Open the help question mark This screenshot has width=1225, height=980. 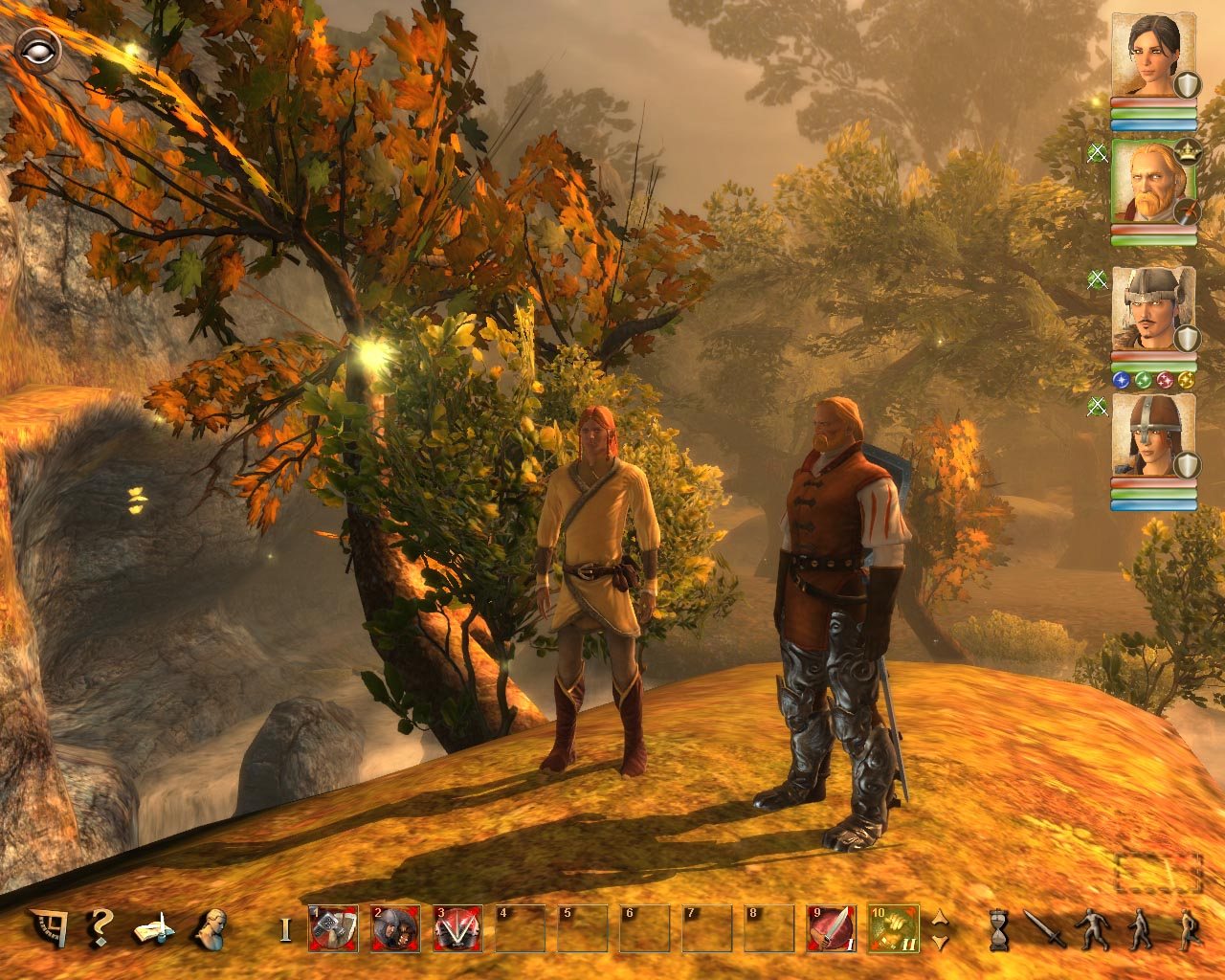click(99, 927)
